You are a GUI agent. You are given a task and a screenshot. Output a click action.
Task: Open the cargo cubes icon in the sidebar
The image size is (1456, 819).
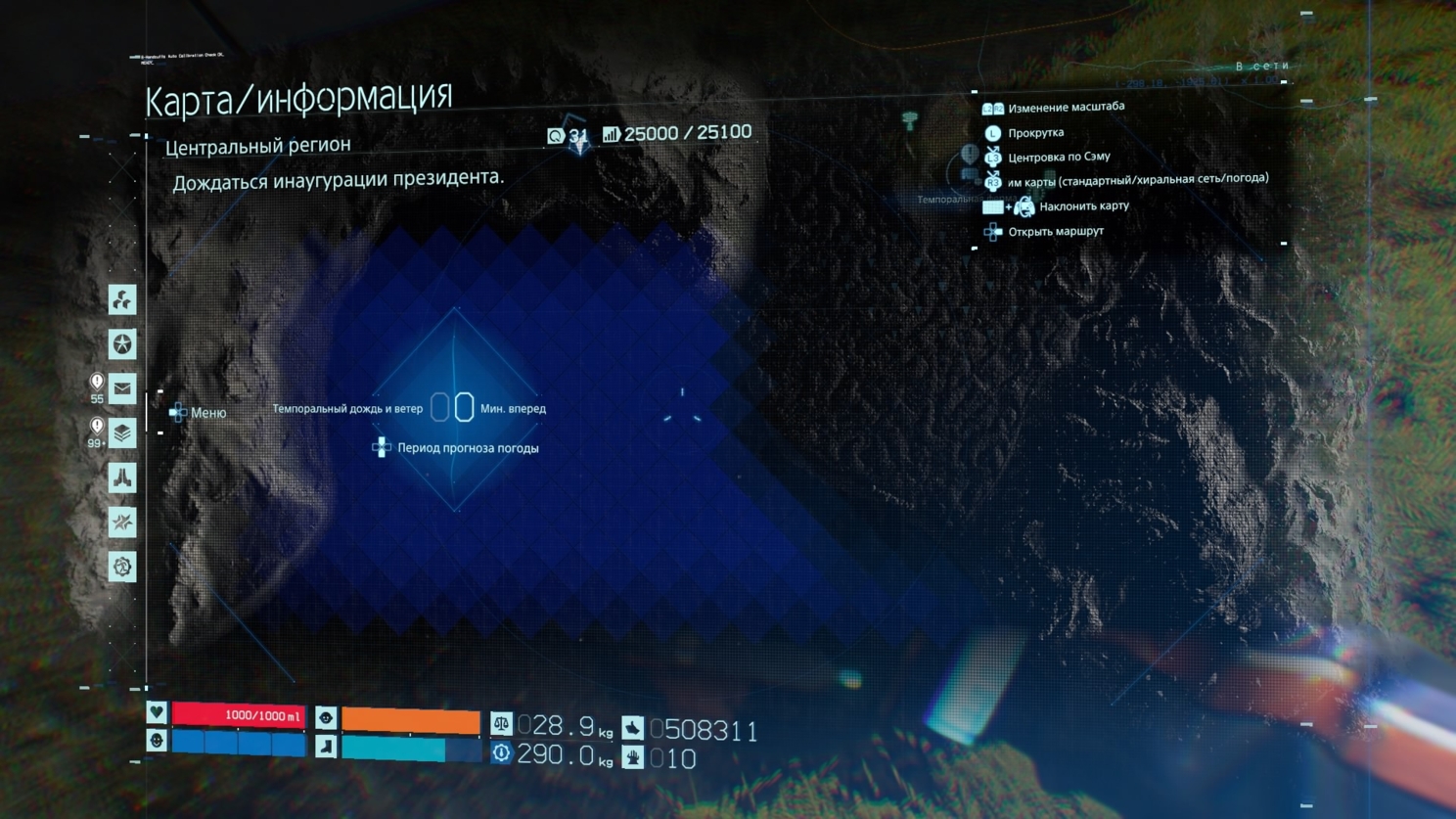[122, 299]
